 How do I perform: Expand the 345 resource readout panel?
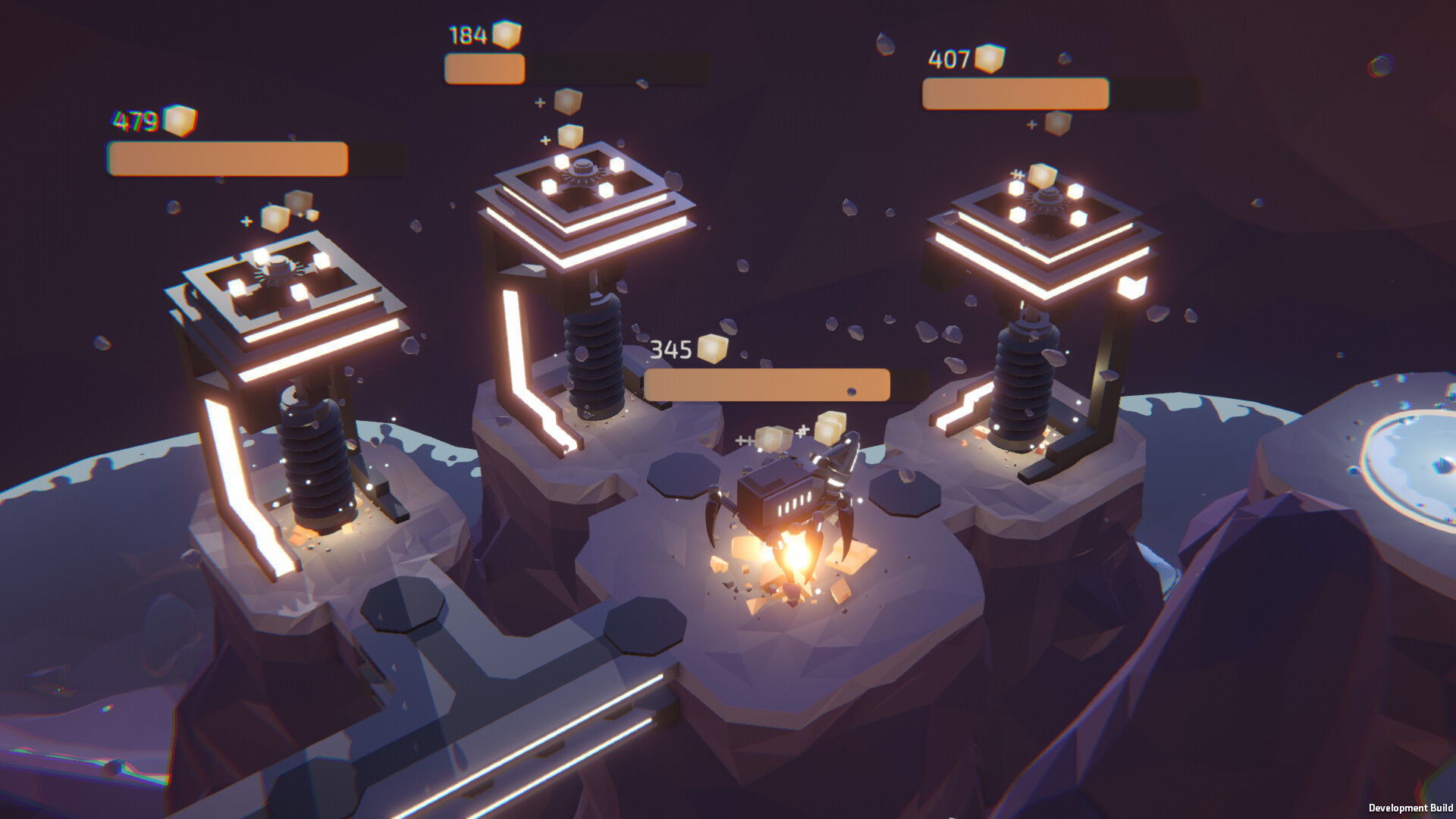(x=766, y=384)
